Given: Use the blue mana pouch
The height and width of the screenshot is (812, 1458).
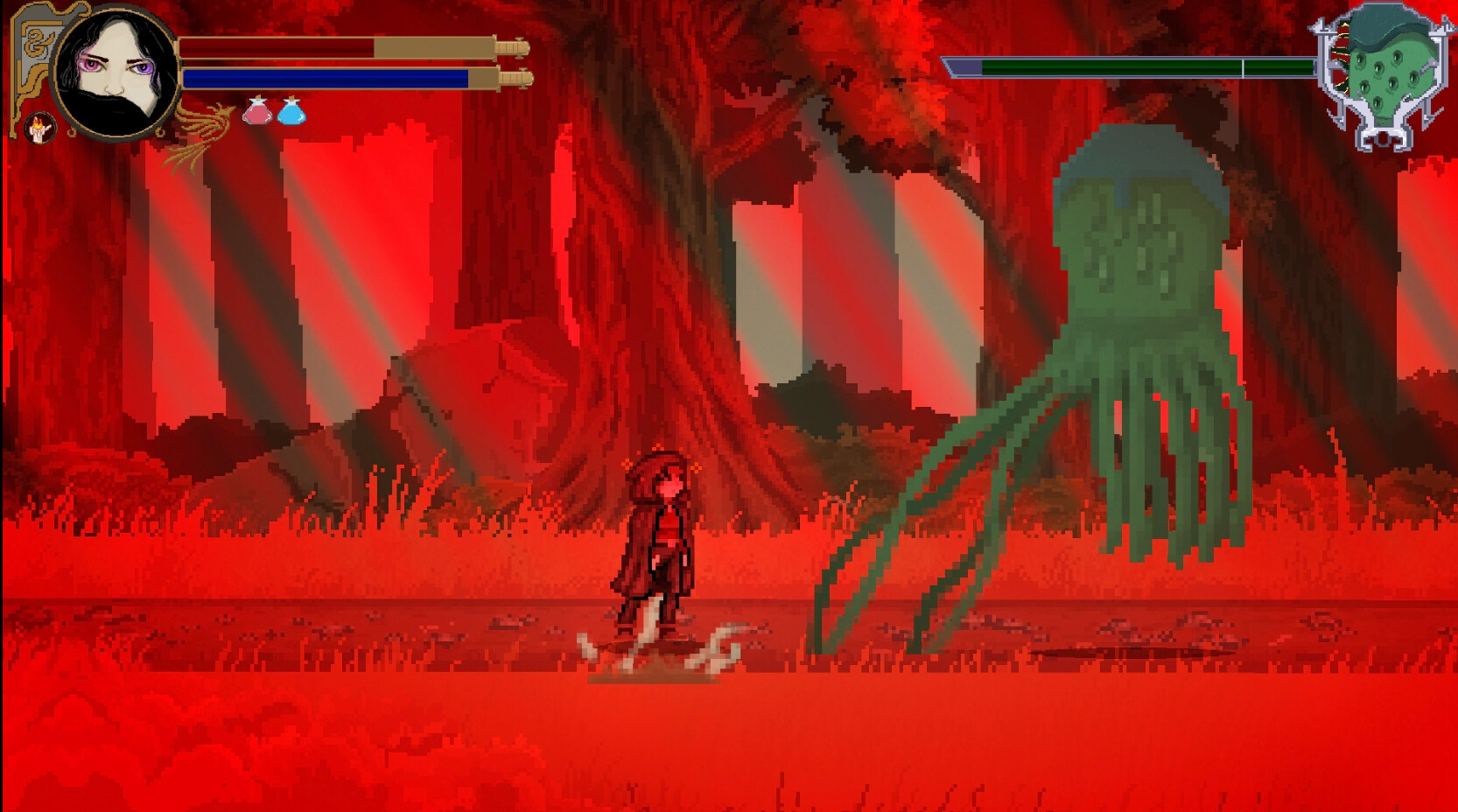Looking at the screenshot, I should point(292,114).
